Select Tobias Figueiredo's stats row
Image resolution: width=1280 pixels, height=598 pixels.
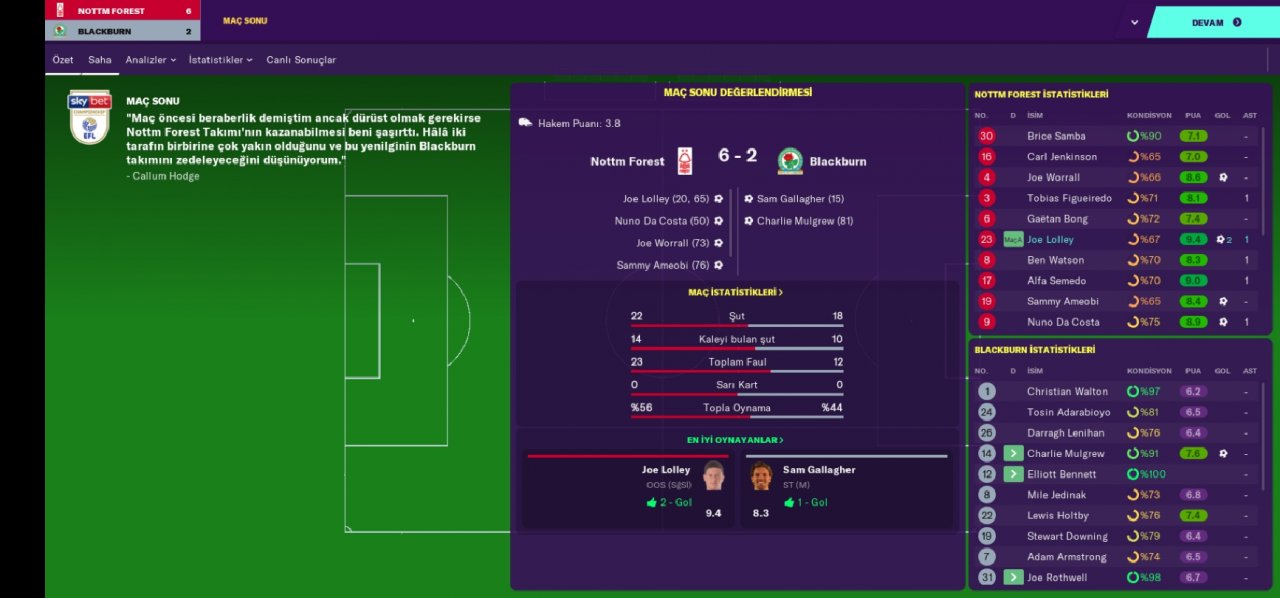click(x=1069, y=198)
